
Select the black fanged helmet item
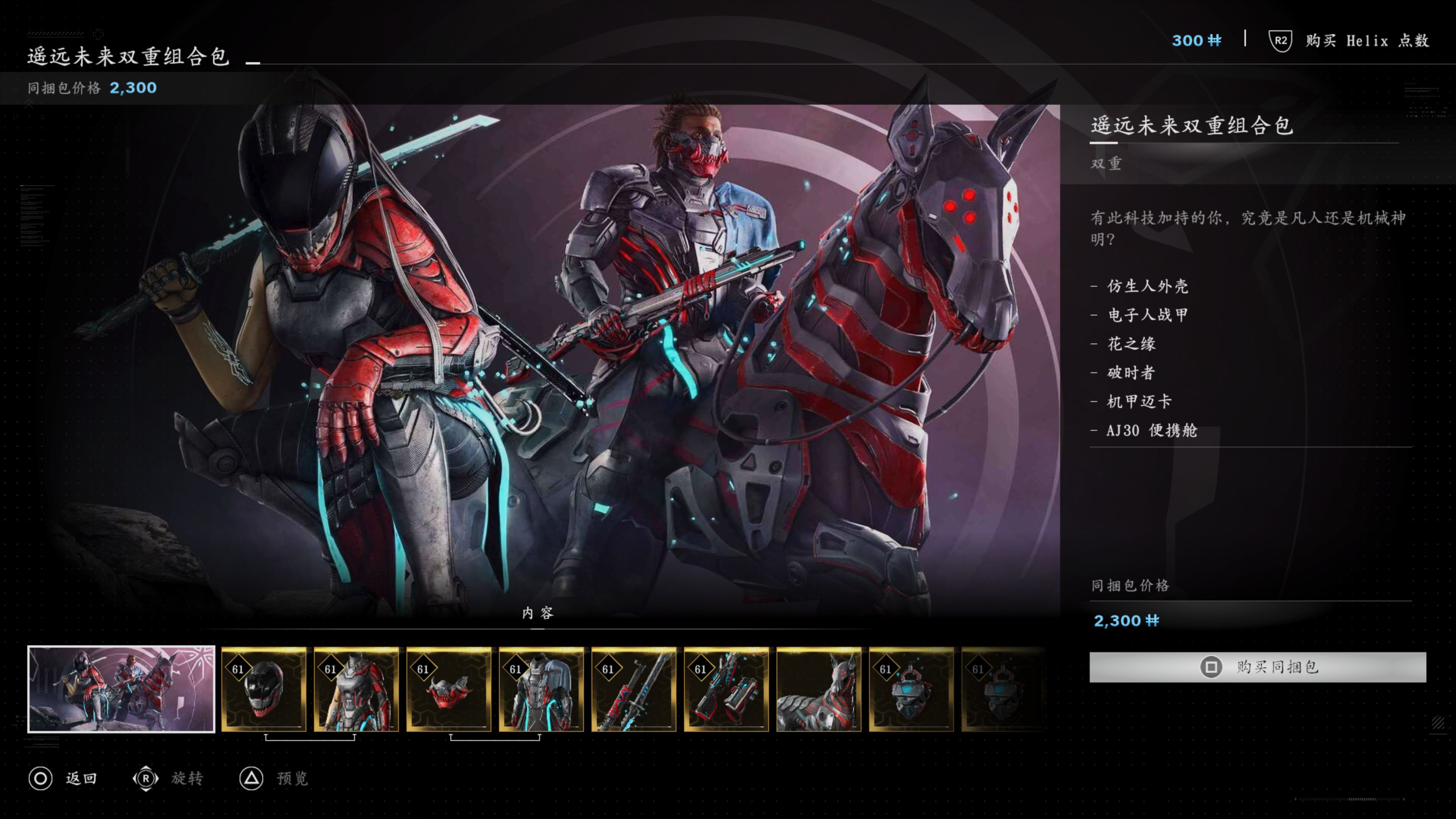(264, 689)
